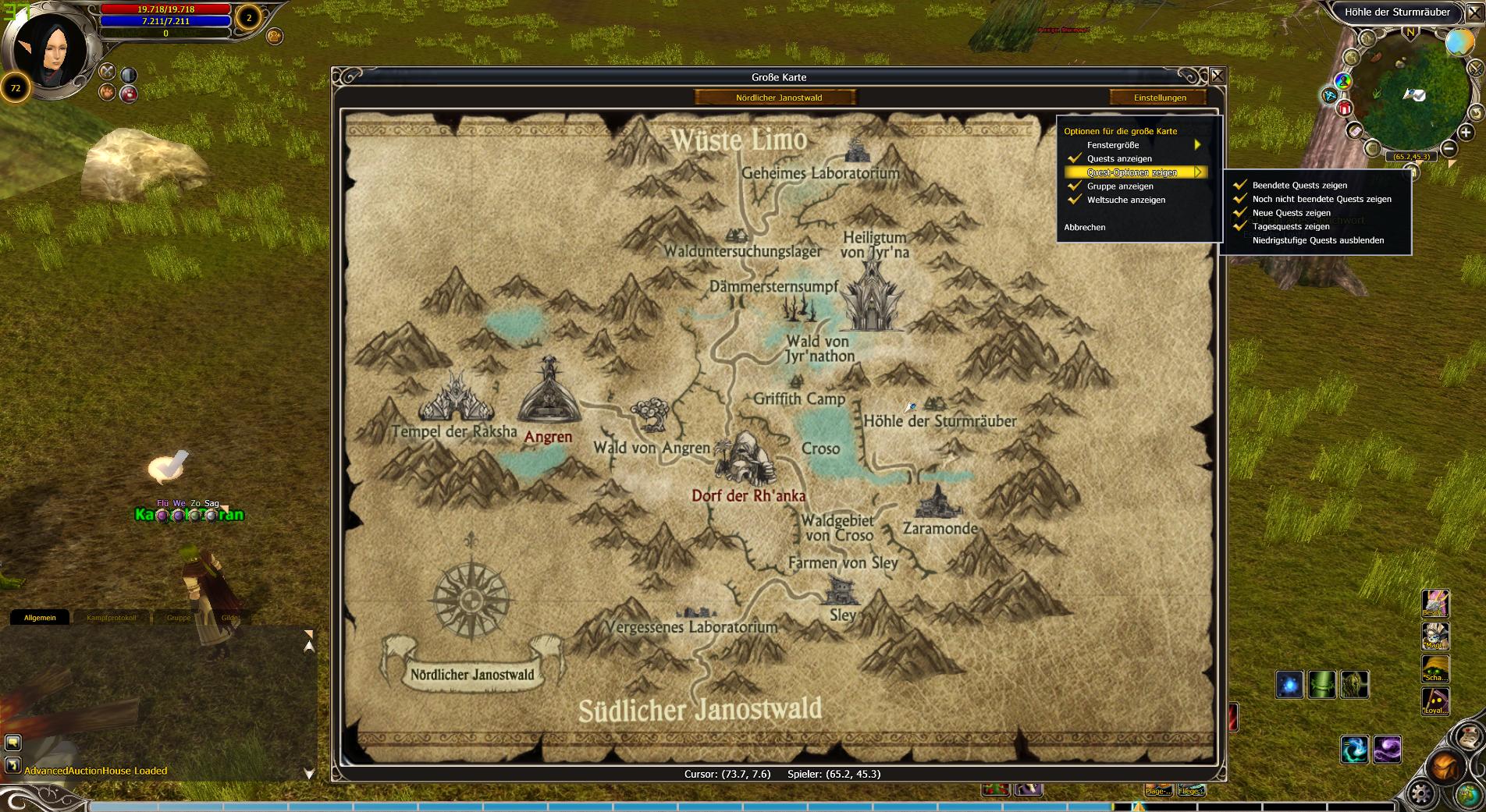Zoom in the minimap with plus button

pos(1465,133)
